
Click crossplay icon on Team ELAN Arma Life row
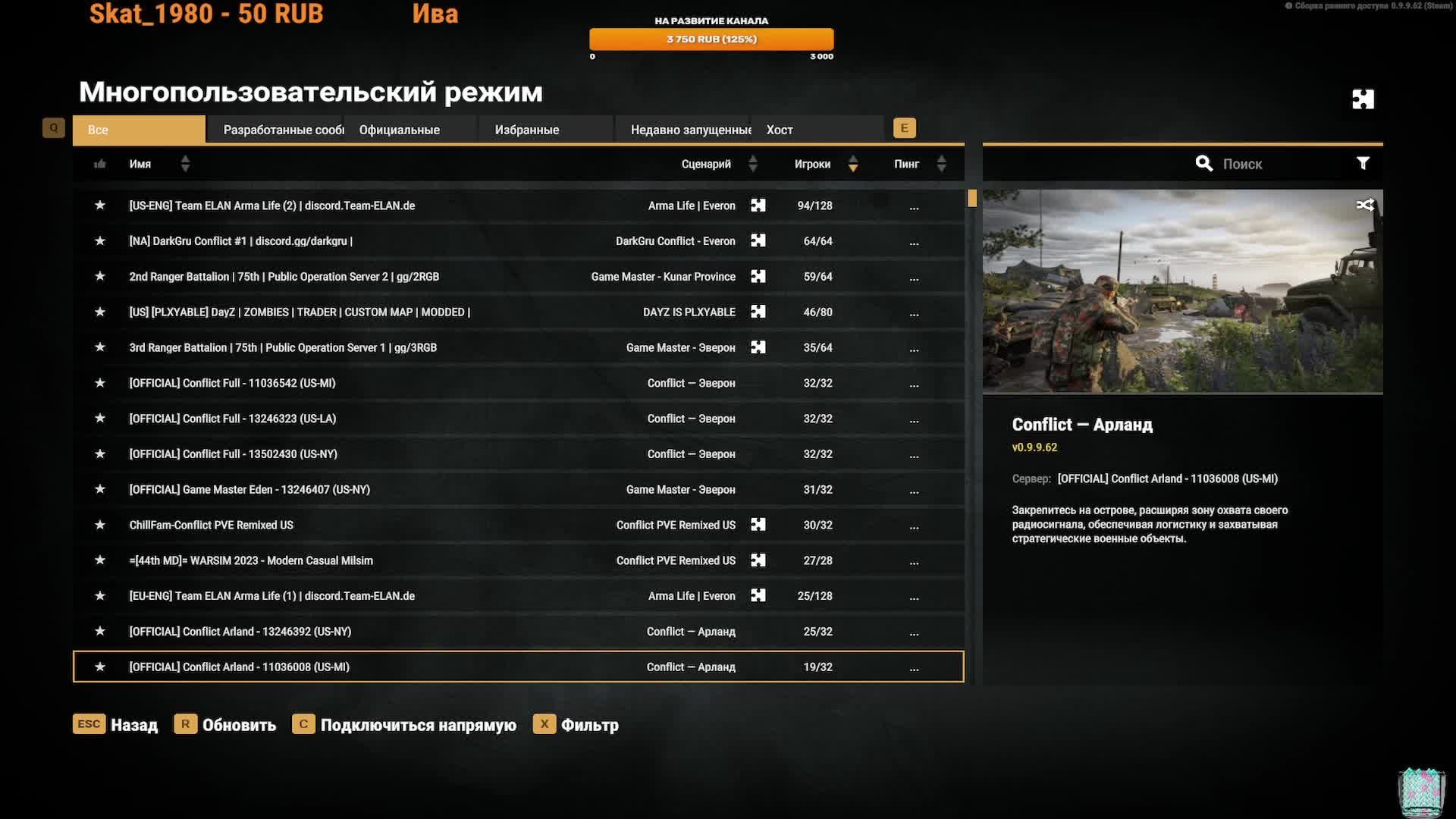point(758,205)
